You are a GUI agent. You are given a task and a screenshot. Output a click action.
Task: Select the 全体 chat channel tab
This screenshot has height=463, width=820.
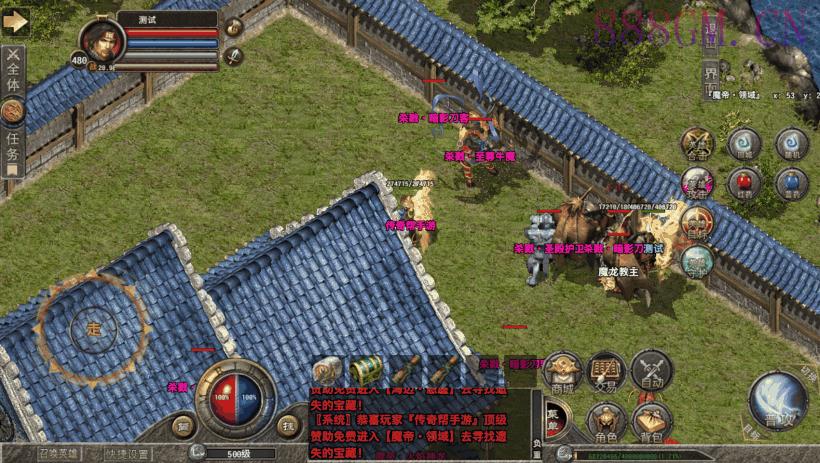tap(12, 70)
